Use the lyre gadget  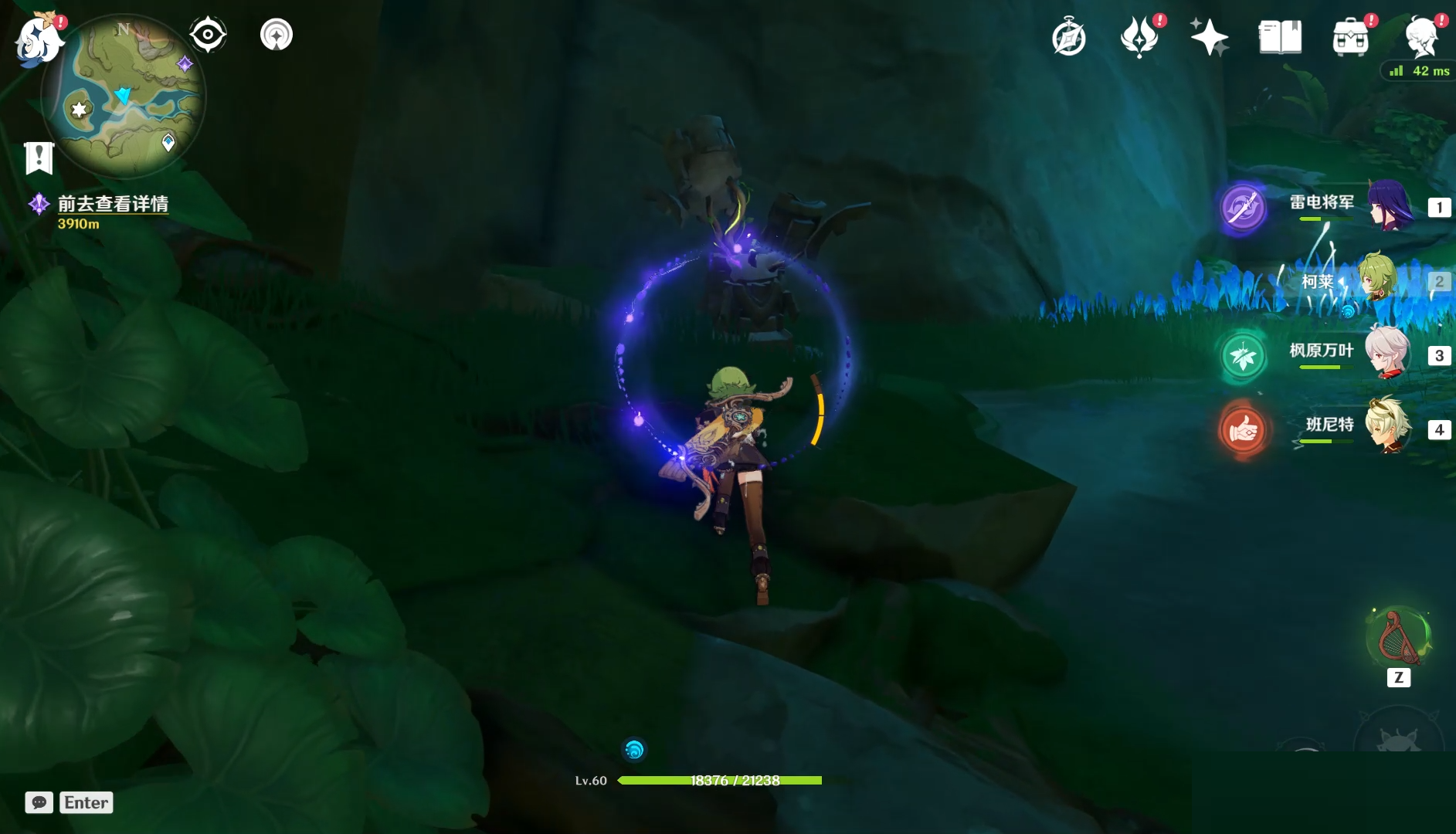1399,639
